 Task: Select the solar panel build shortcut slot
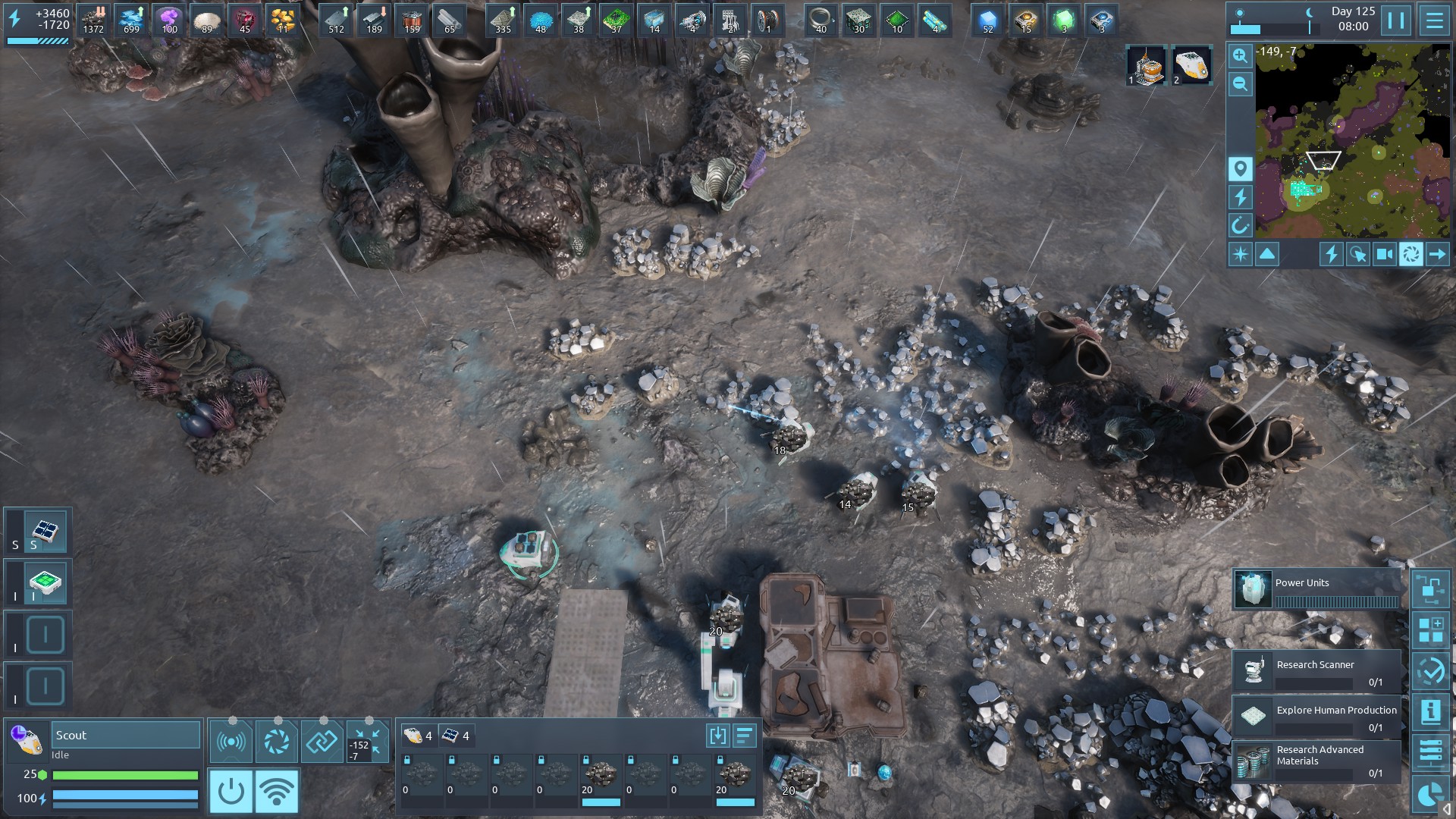coord(45,531)
